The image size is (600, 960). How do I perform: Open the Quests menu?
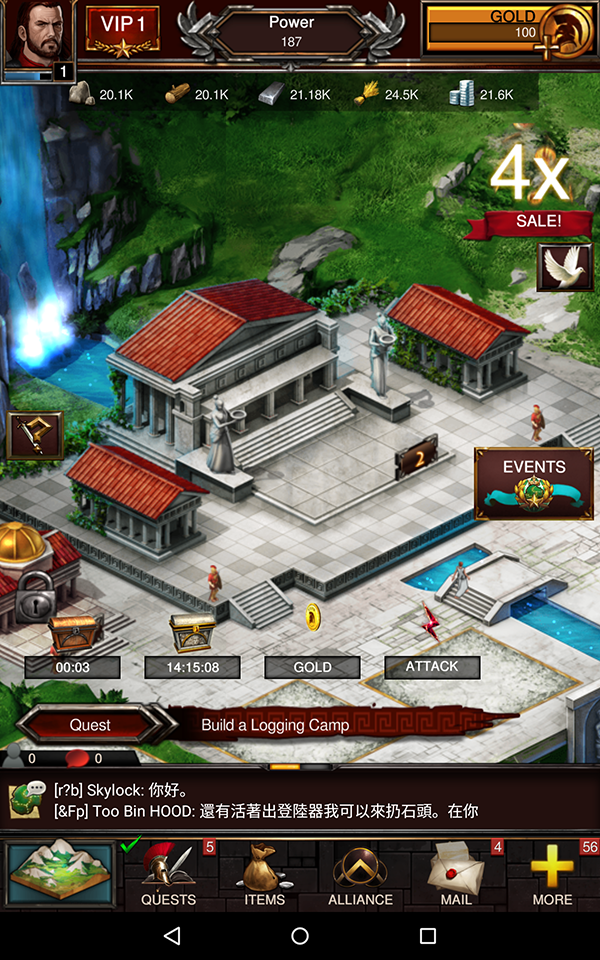pos(168,876)
